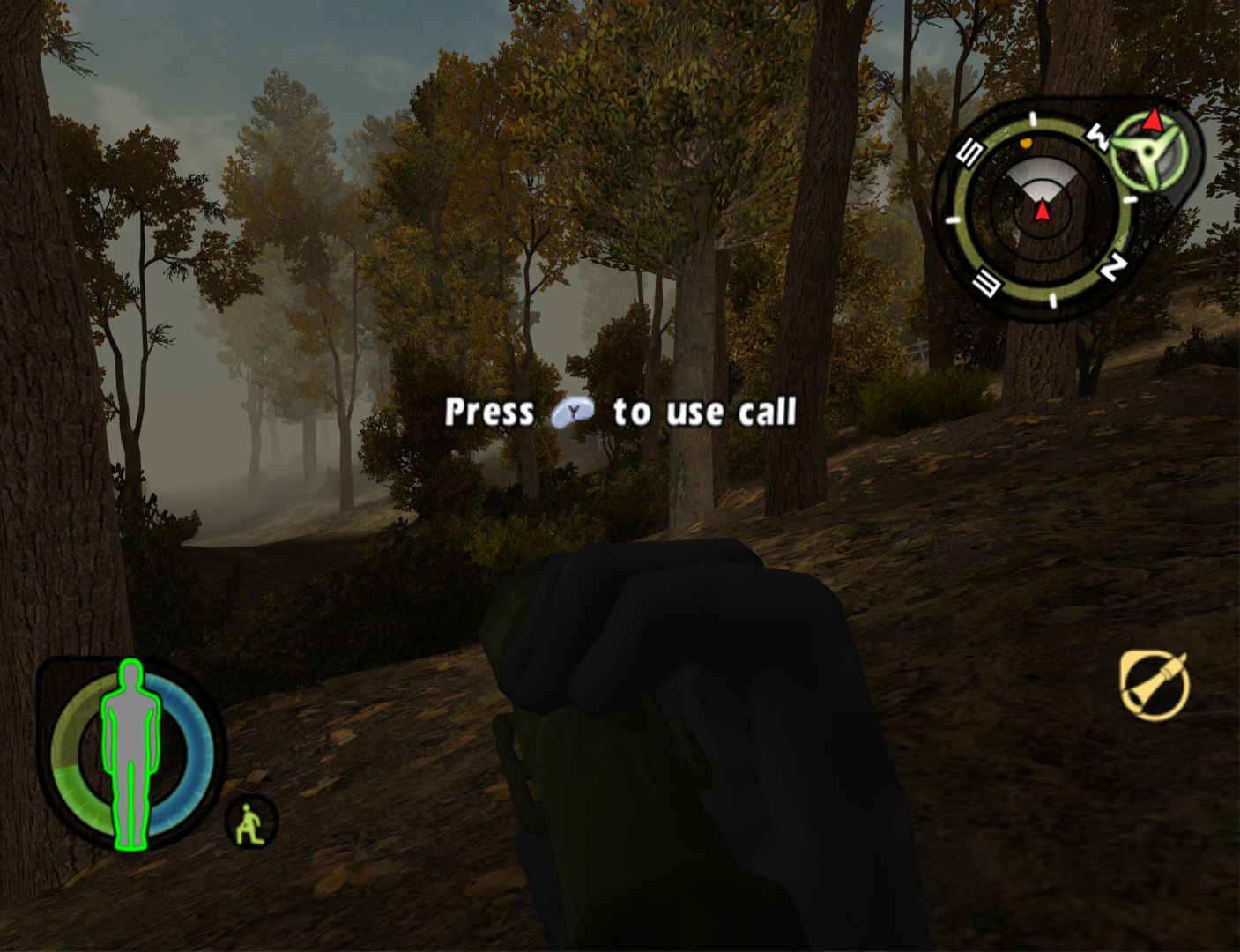Activate the game call horn icon
Screen dimensions: 1240x952
click(1155, 685)
